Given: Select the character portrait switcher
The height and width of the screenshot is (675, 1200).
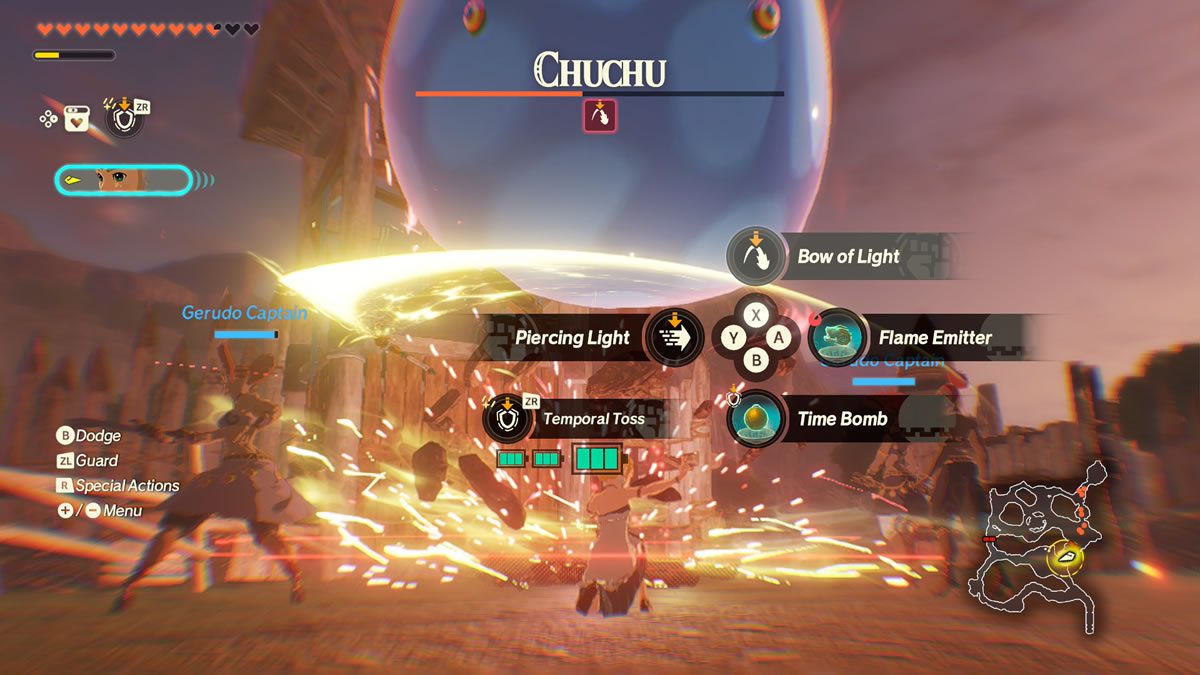Looking at the screenshot, I should tap(122, 180).
